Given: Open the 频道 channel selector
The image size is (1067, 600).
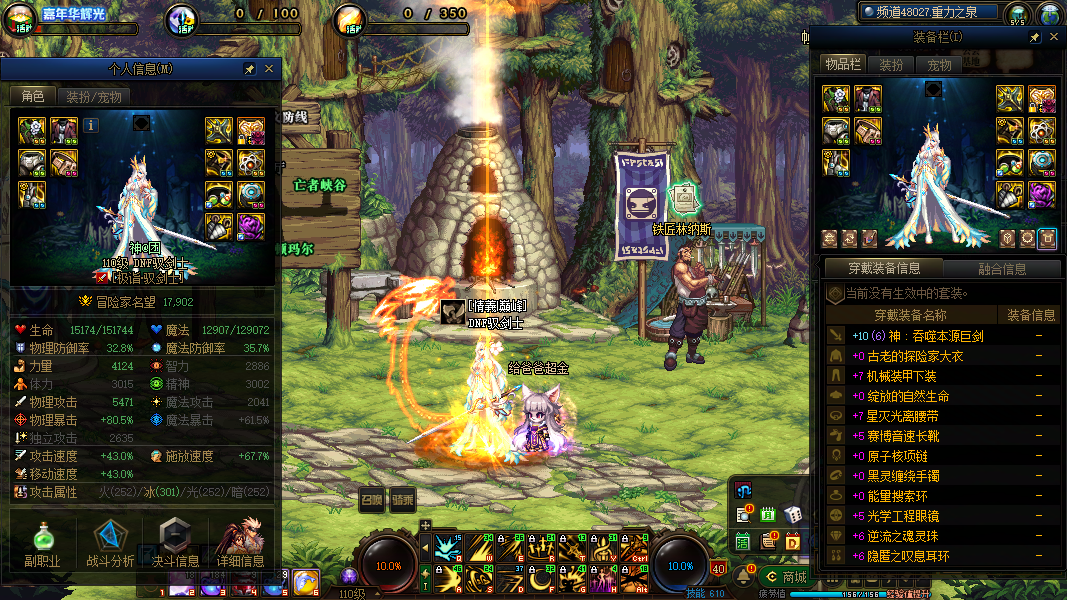Looking at the screenshot, I should click(931, 12).
